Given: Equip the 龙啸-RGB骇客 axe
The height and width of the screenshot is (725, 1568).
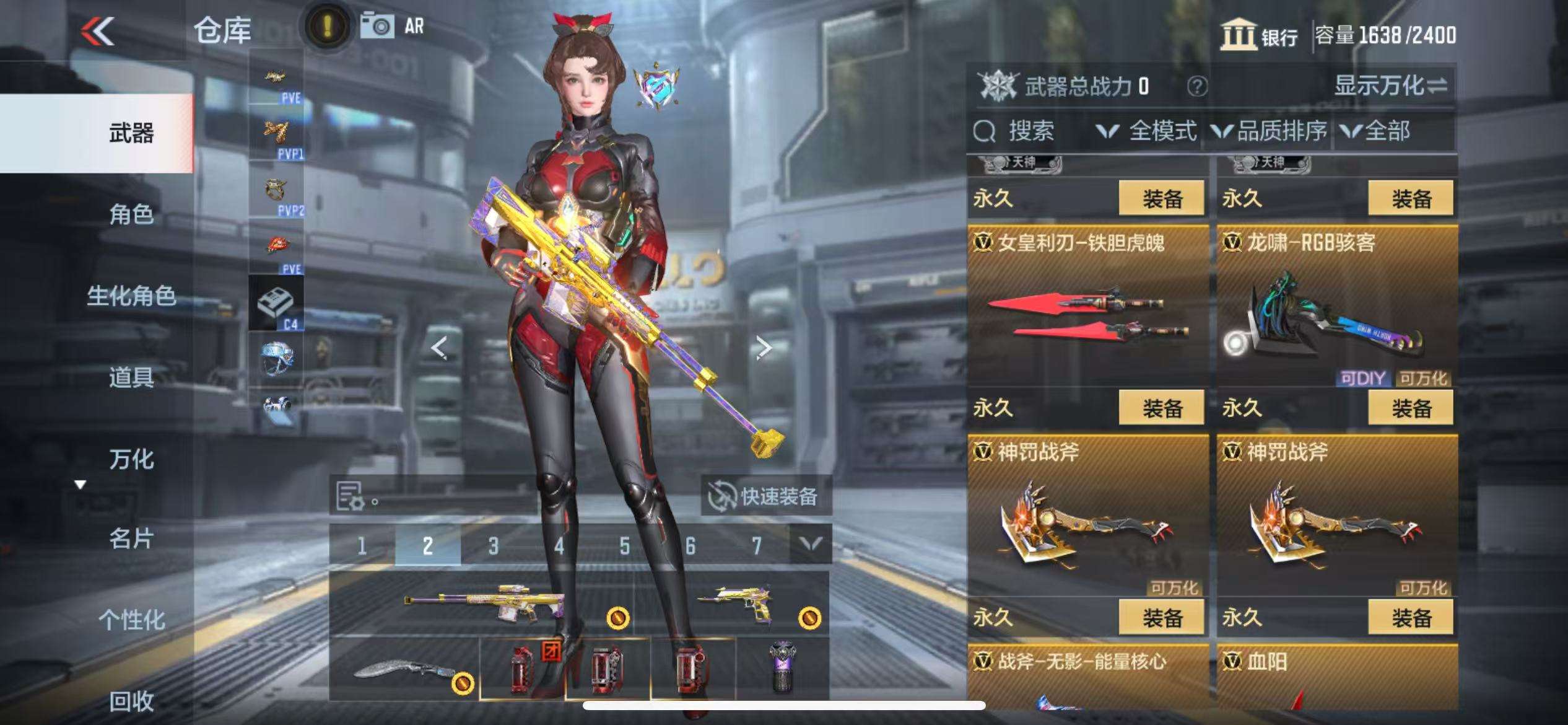Looking at the screenshot, I should (x=1410, y=408).
